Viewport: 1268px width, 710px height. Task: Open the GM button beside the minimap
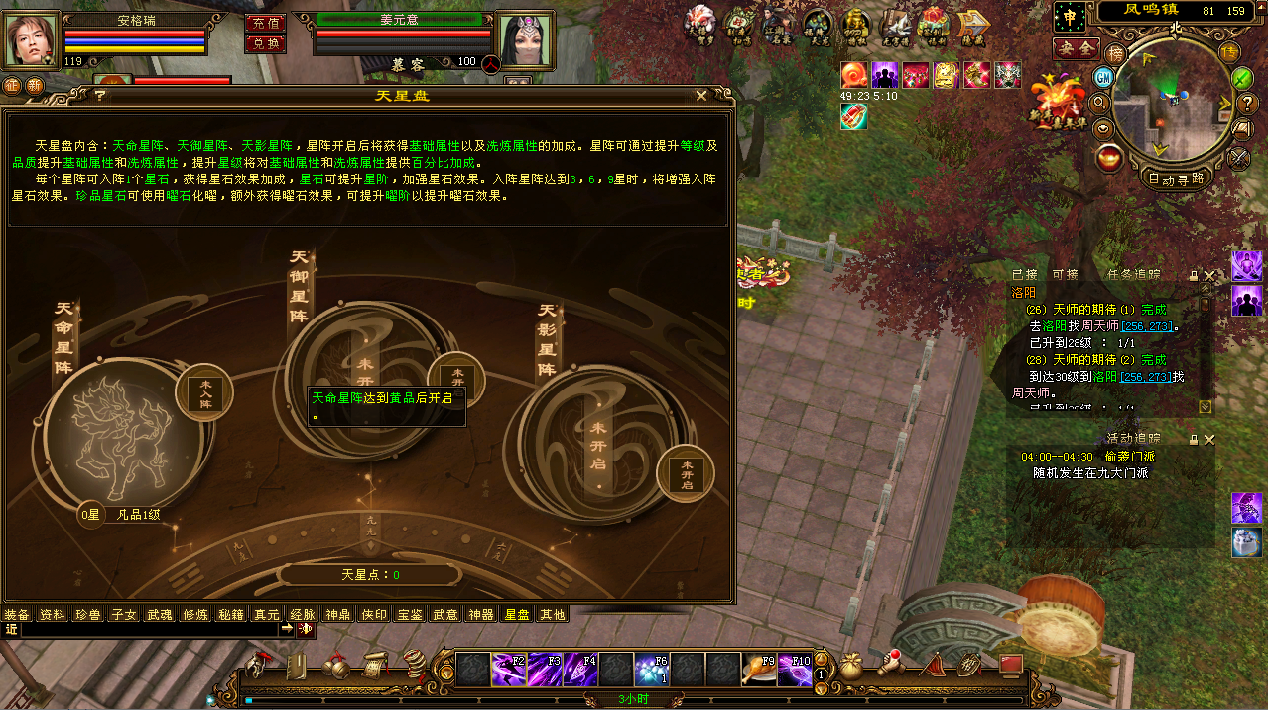(x=1104, y=77)
